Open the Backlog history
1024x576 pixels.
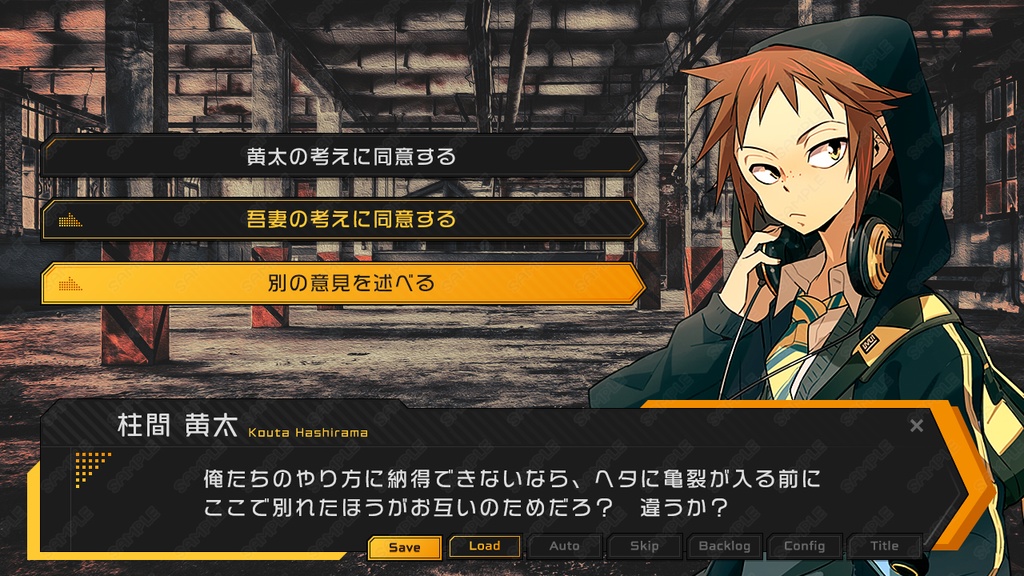725,546
